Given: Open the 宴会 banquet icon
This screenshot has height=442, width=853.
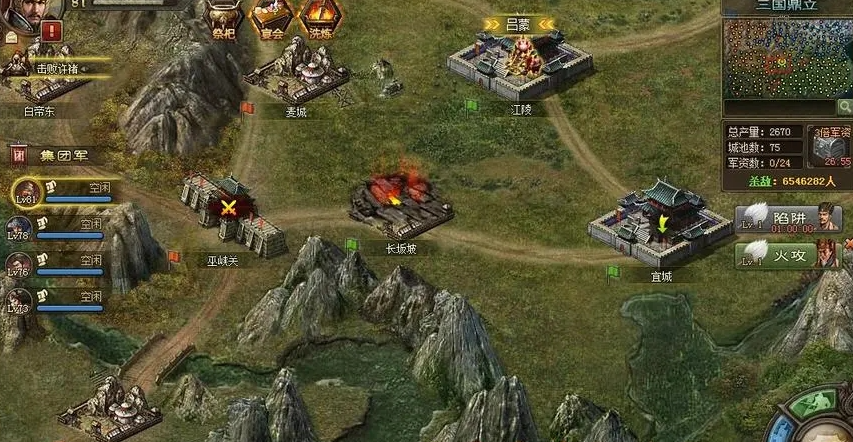Looking at the screenshot, I should pyautogui.click(x=270, y=16).
